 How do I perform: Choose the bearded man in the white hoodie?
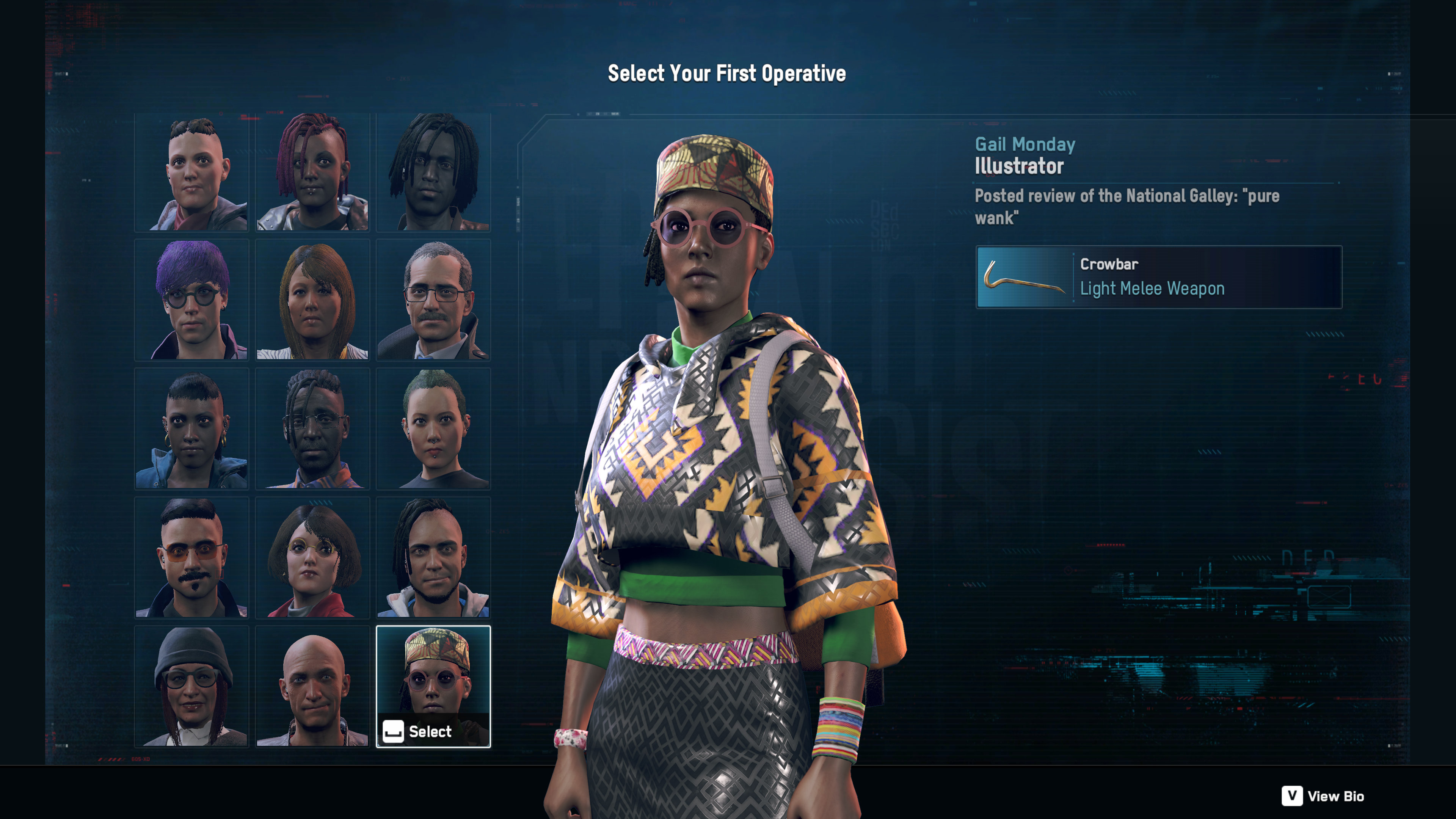click(433, 558)
